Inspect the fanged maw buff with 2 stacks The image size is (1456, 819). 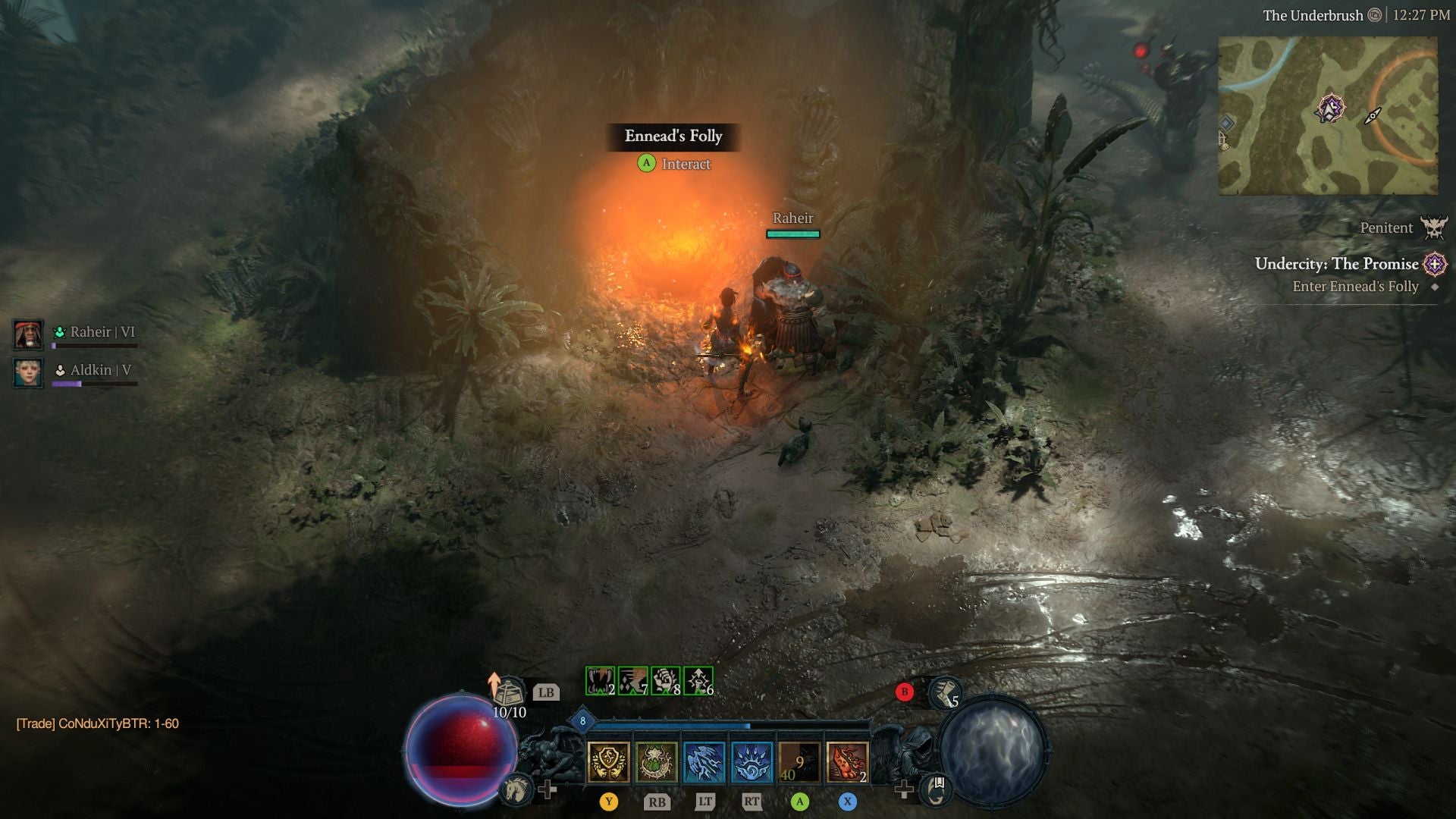coord(599,681)
